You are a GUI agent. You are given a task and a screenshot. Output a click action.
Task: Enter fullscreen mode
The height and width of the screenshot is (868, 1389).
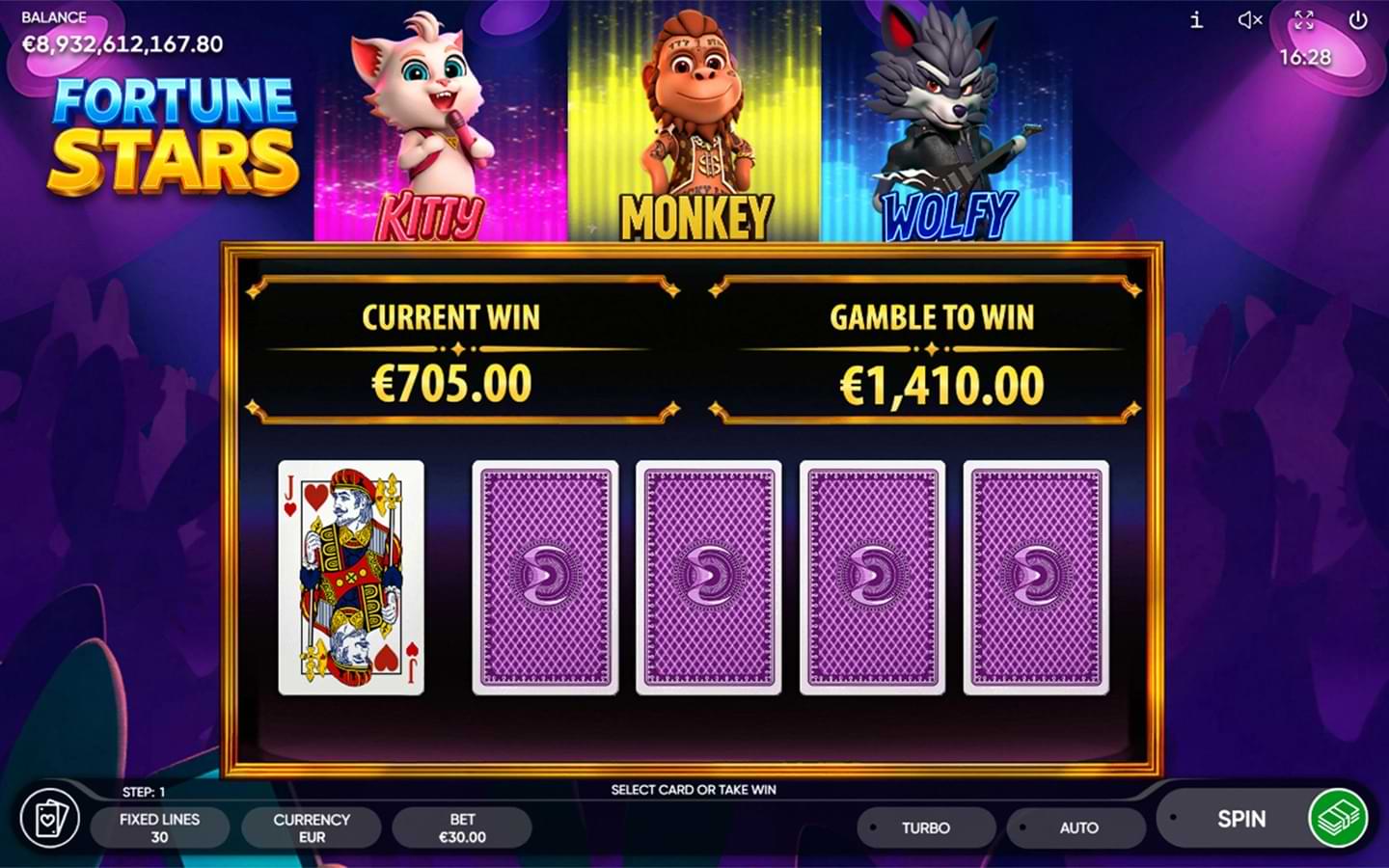1305,19
